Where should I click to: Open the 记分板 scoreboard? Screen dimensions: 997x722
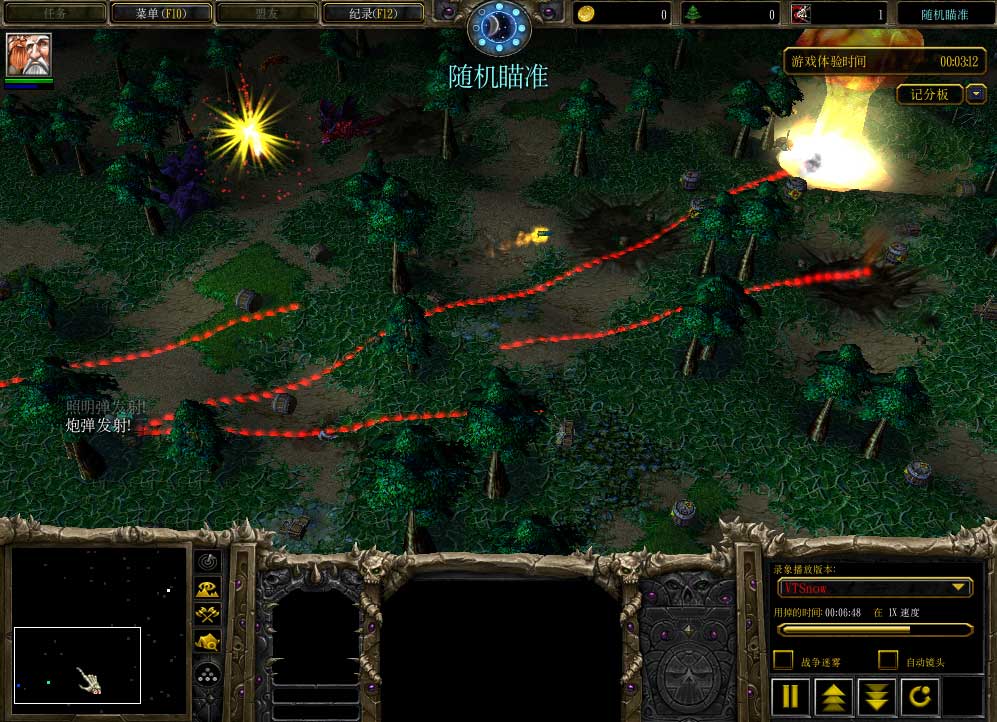pos(929,94)
